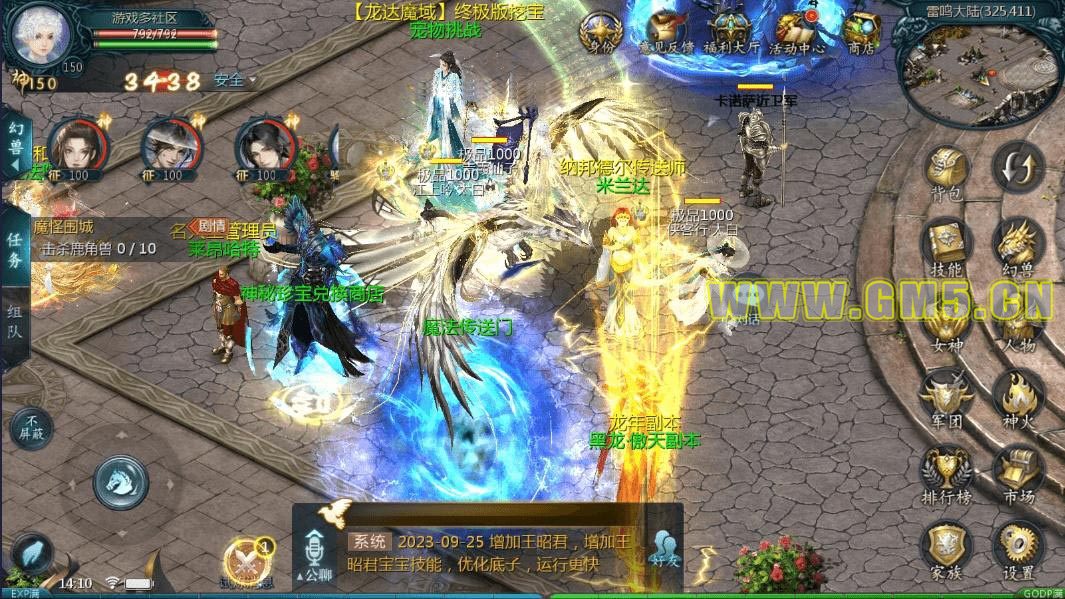
Task: Toggle the 公聊 microphone chat button
Action: pyautogui.click(x=314, y=553)
